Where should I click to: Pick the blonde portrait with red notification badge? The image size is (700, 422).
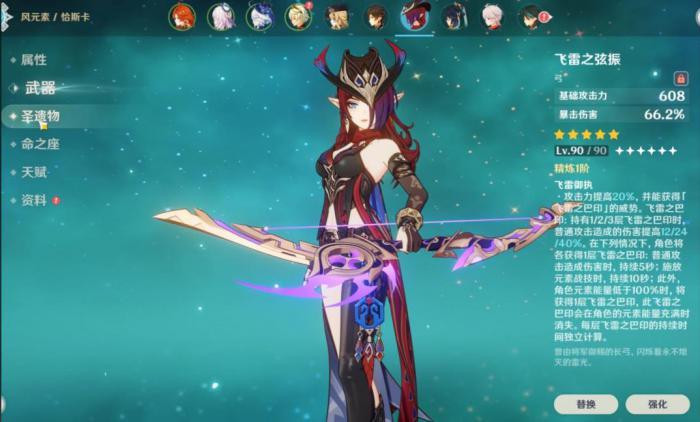pos(298,16)
